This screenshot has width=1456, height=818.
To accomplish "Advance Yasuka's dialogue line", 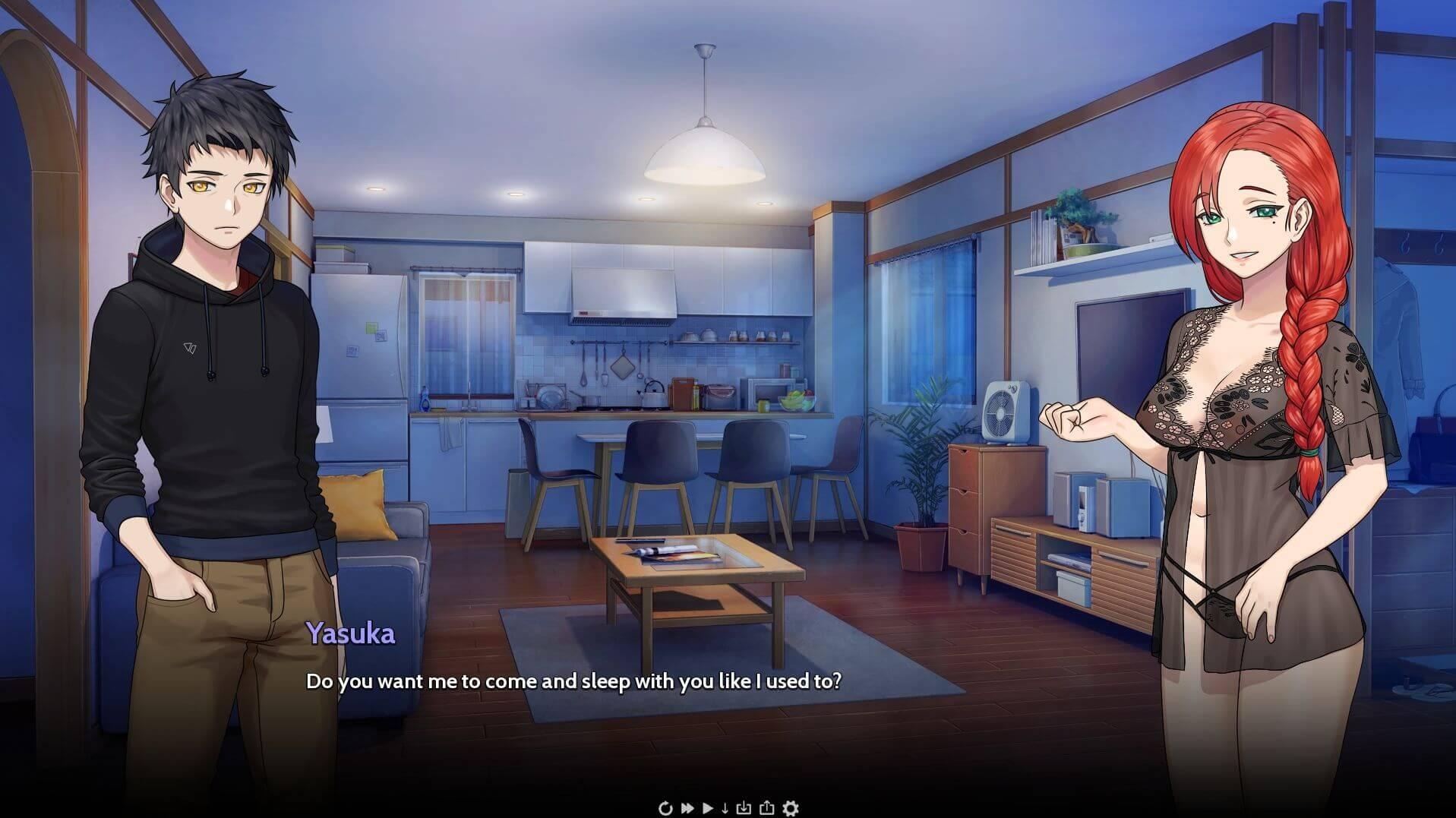I will pyautogui.click(x=573, y=681).
